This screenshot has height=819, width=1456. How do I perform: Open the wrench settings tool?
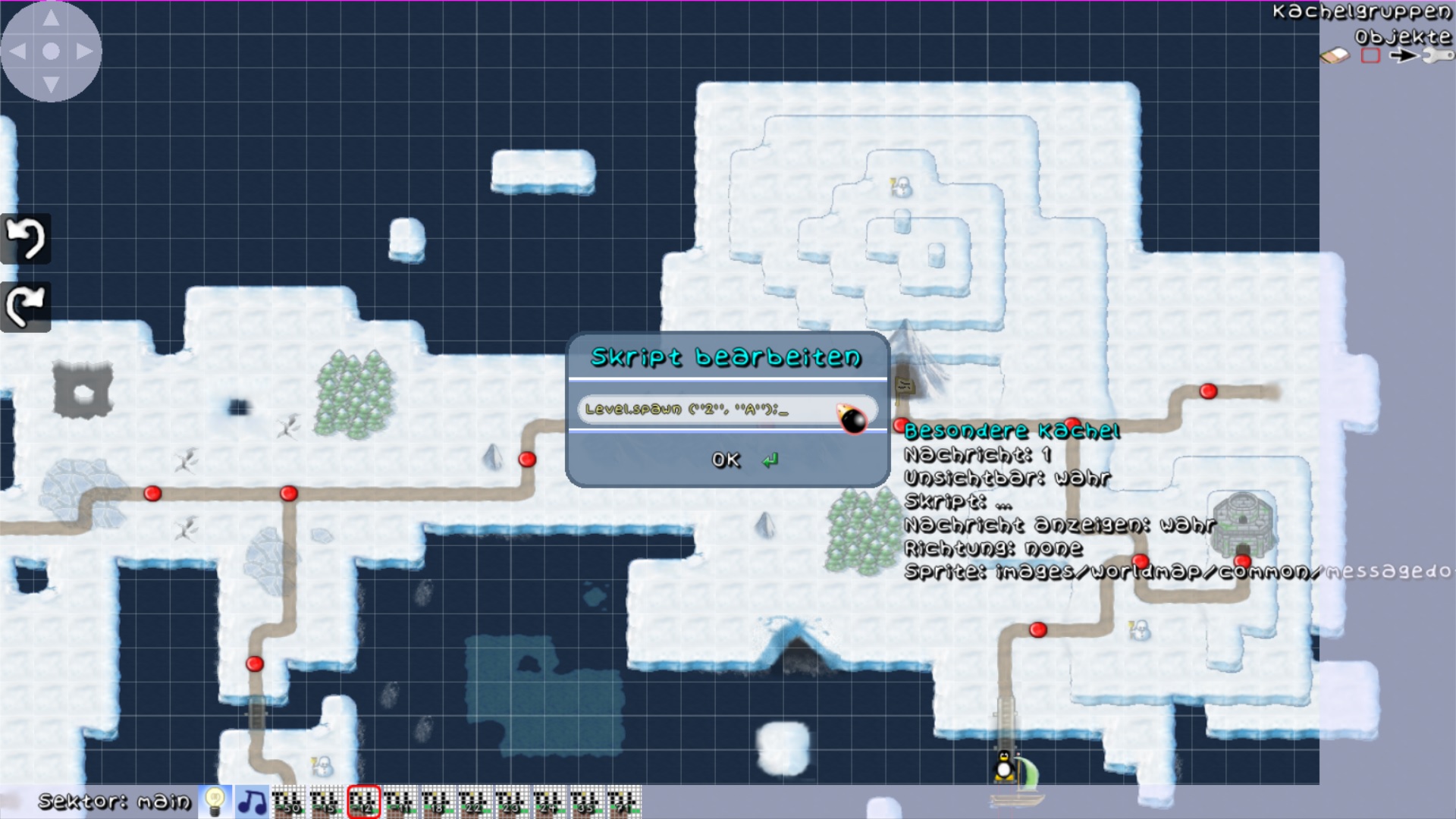pyautogui.click(x=1438, y=56)
